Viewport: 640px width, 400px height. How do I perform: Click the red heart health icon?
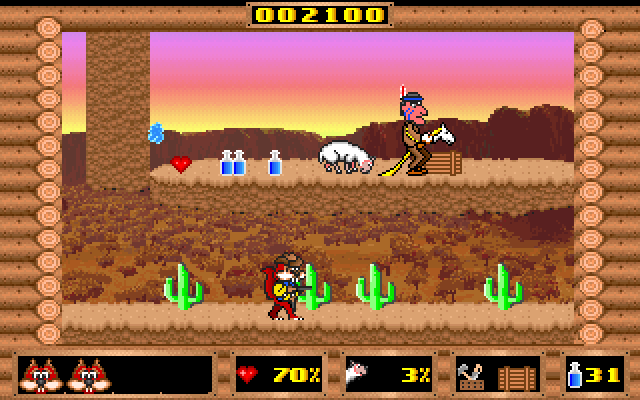[248, 376]
